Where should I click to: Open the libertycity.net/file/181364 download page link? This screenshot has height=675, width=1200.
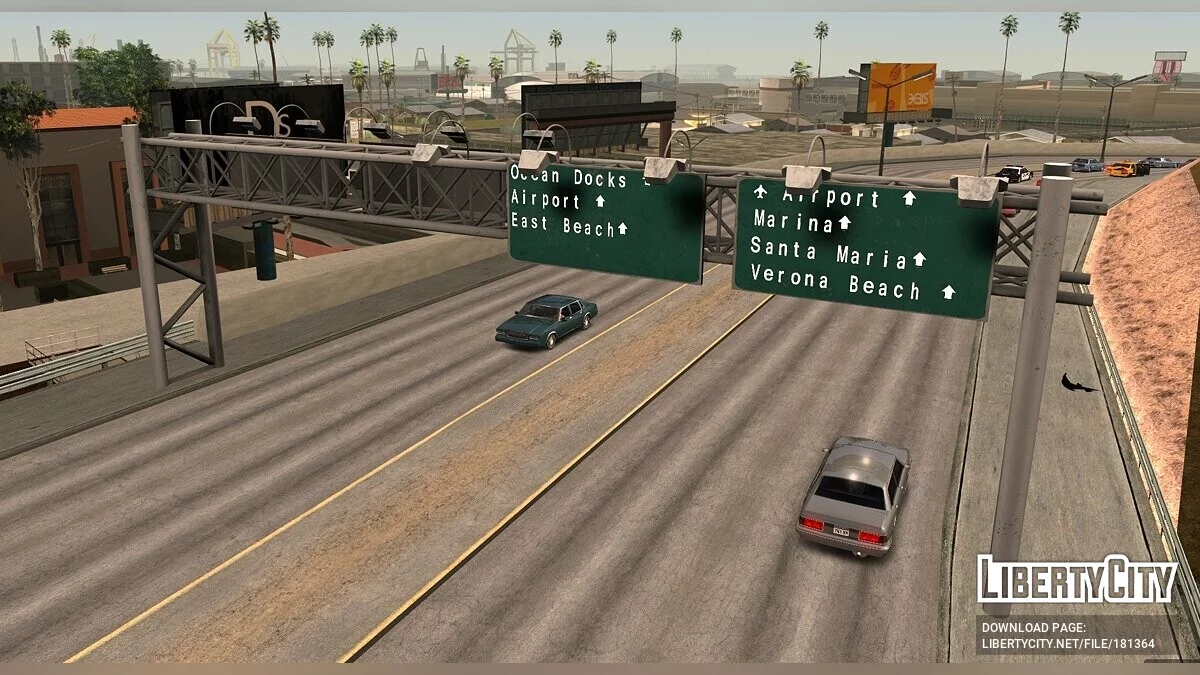pos(1068,644)
